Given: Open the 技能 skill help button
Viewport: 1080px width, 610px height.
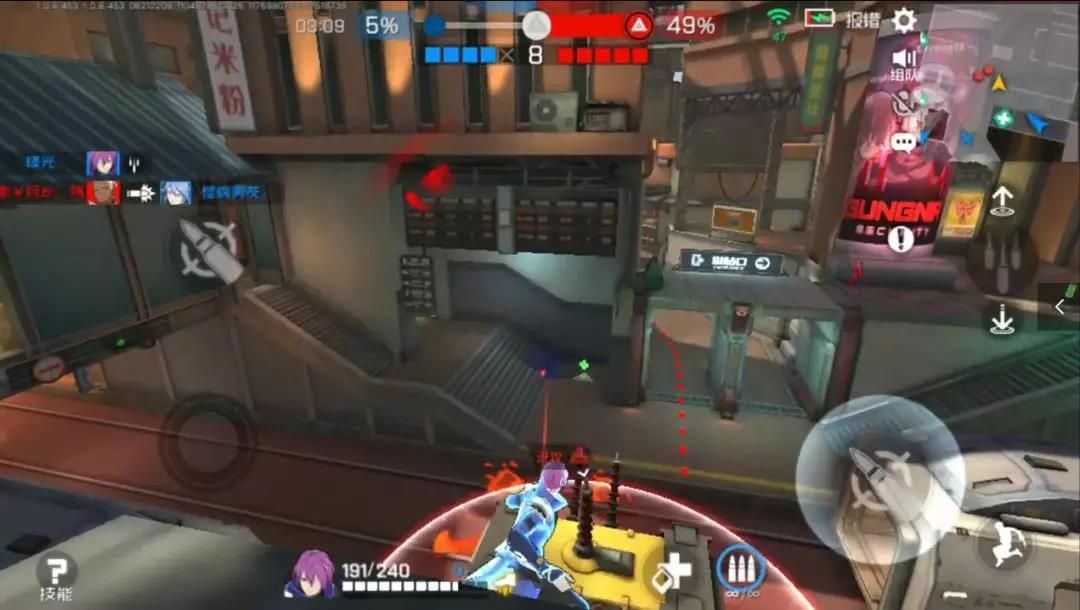Looking at the screenshot, I should (57, 577).
